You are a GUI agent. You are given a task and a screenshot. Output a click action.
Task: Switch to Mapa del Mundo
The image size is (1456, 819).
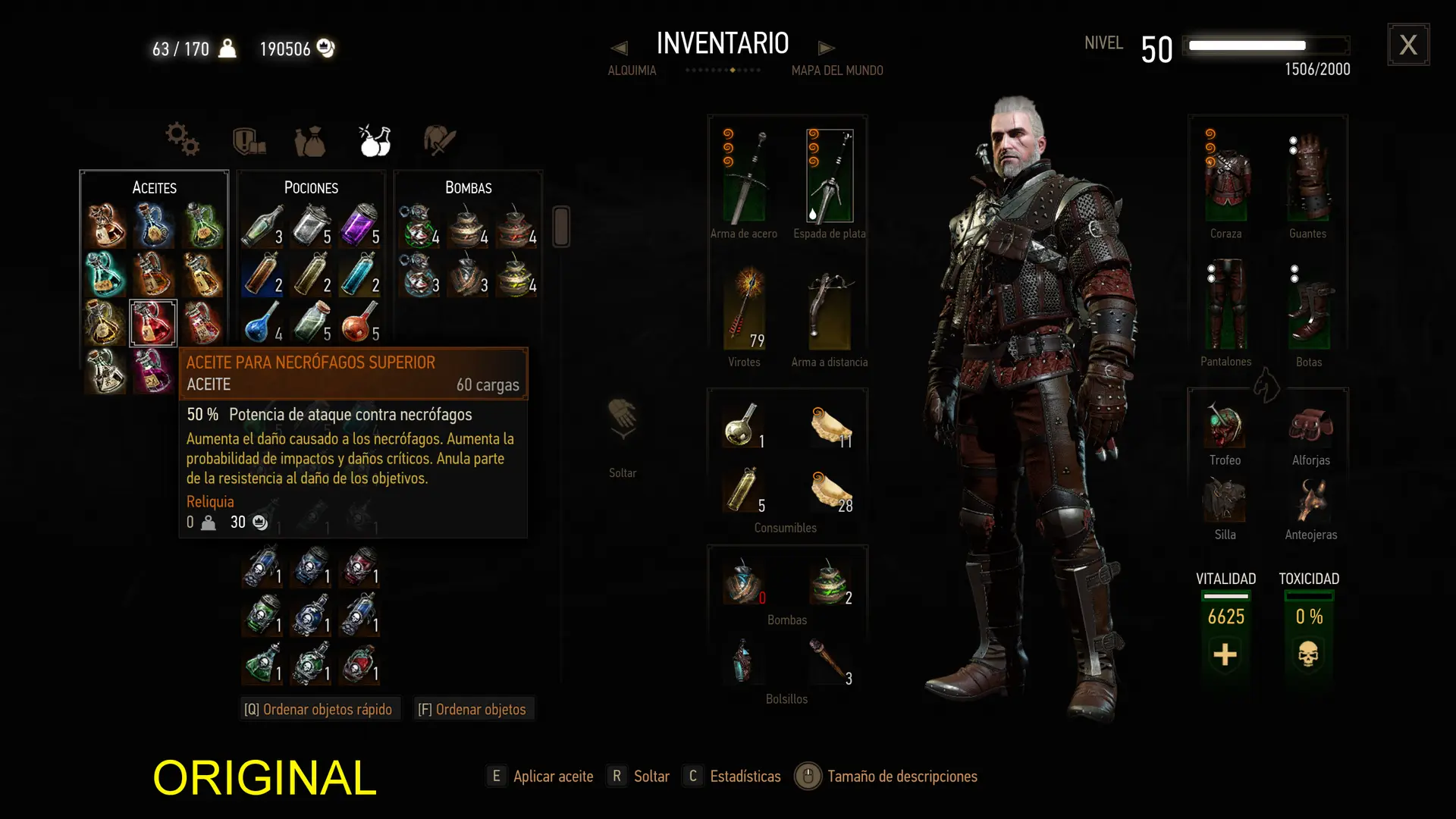837,71
